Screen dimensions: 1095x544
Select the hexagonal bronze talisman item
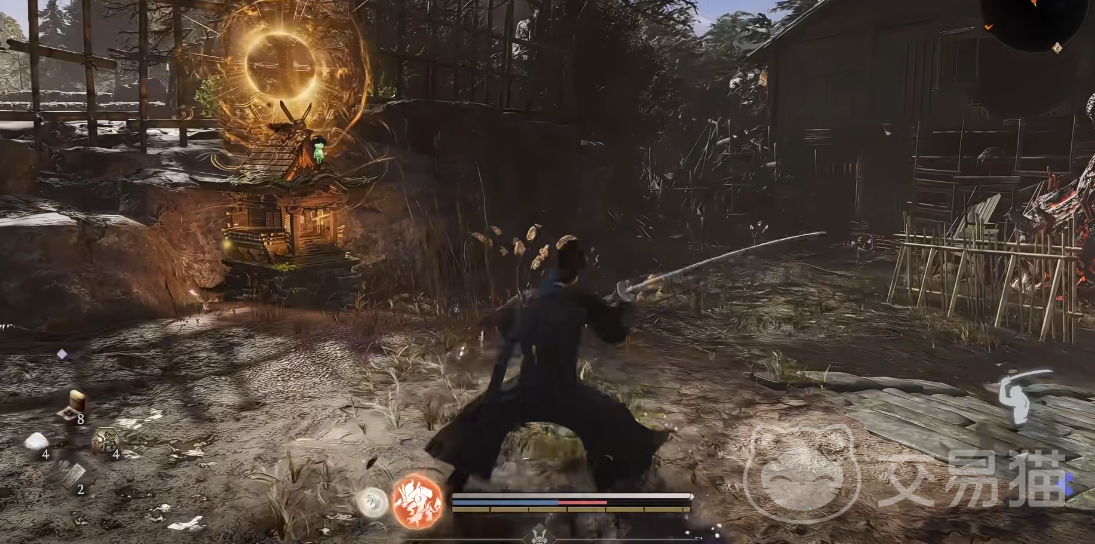[x=104, y=439]
